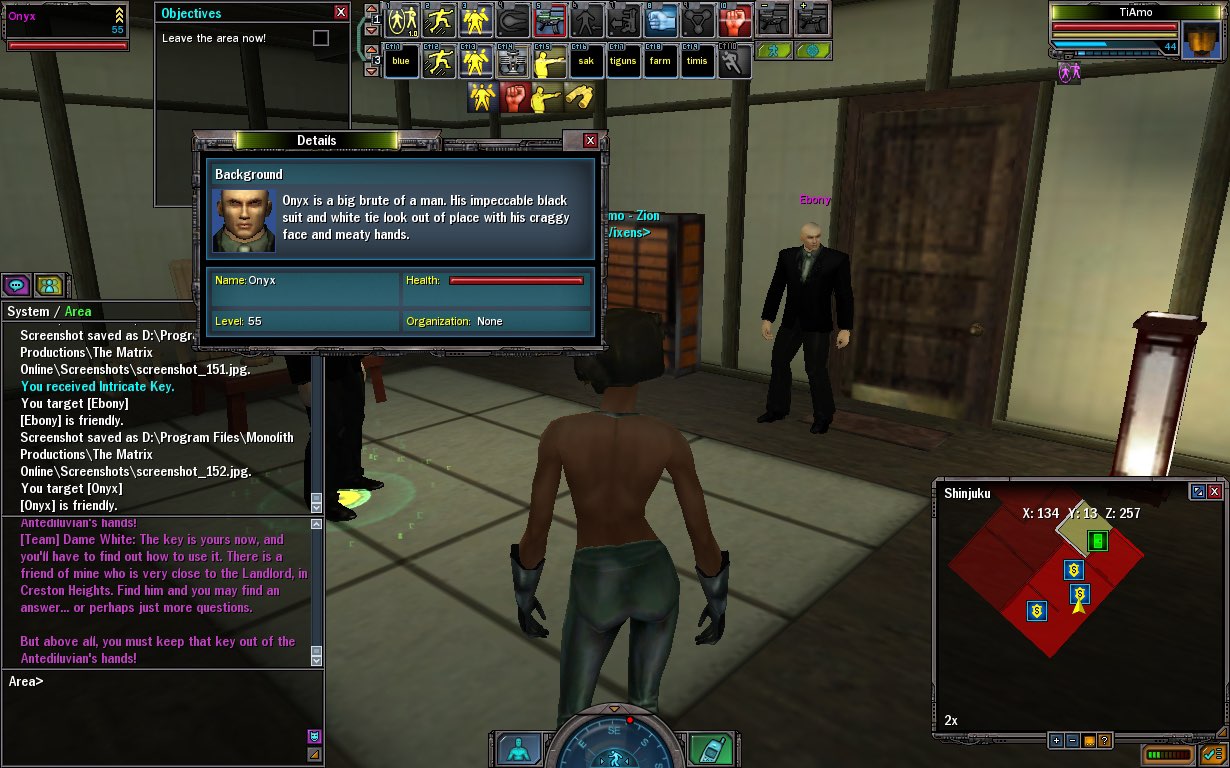1230x768 pixels.
Task: Close the Shinjuku minimap window
Action: coord(1214,492)
